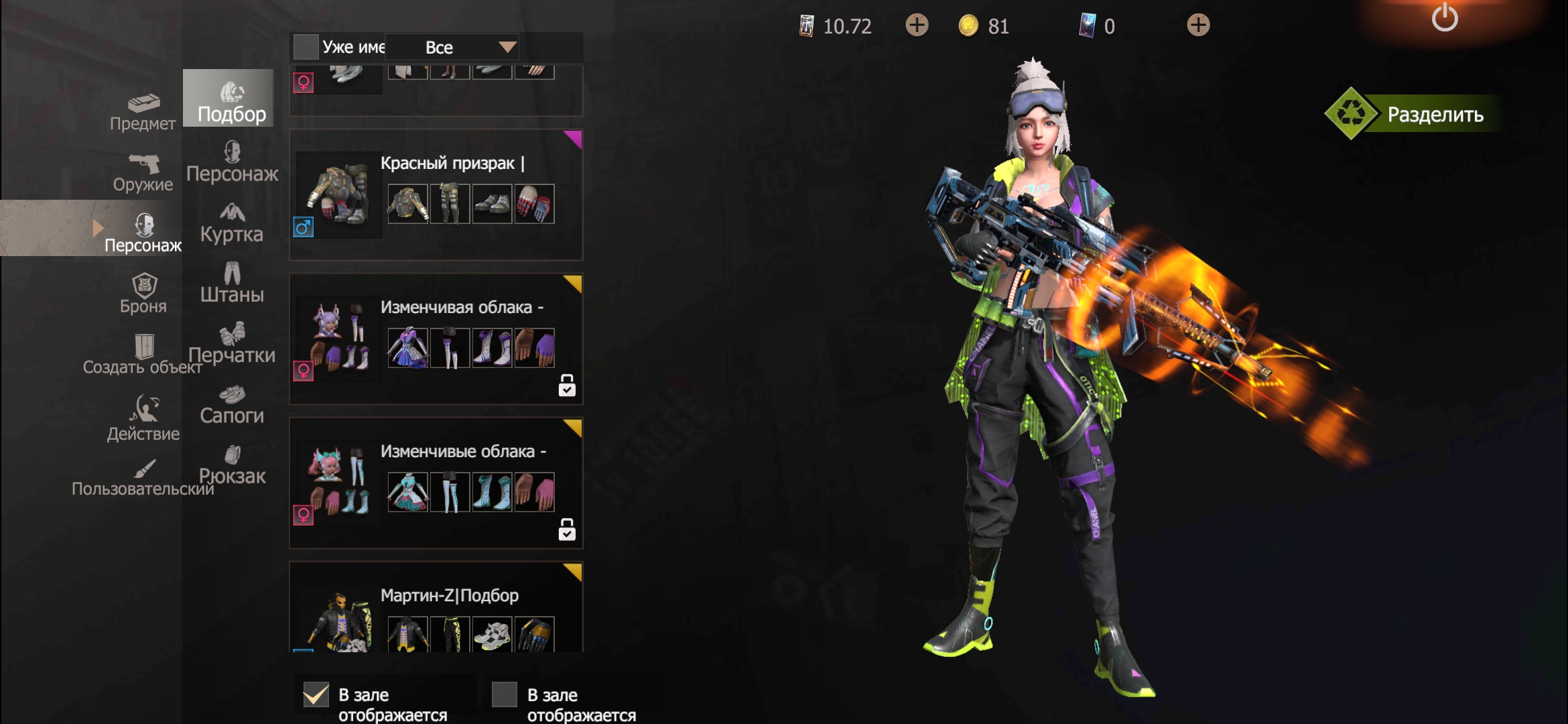Click the power button icon

[1445, 17]
